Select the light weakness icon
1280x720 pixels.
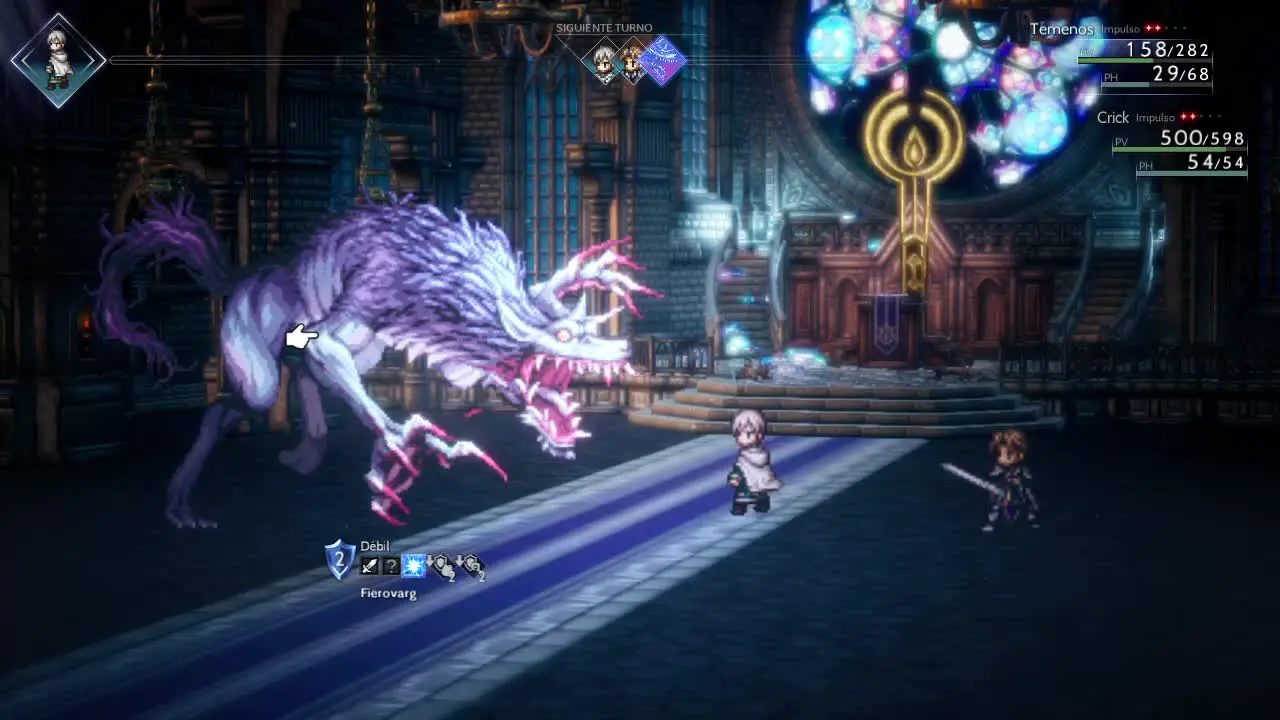coord(414,567)
